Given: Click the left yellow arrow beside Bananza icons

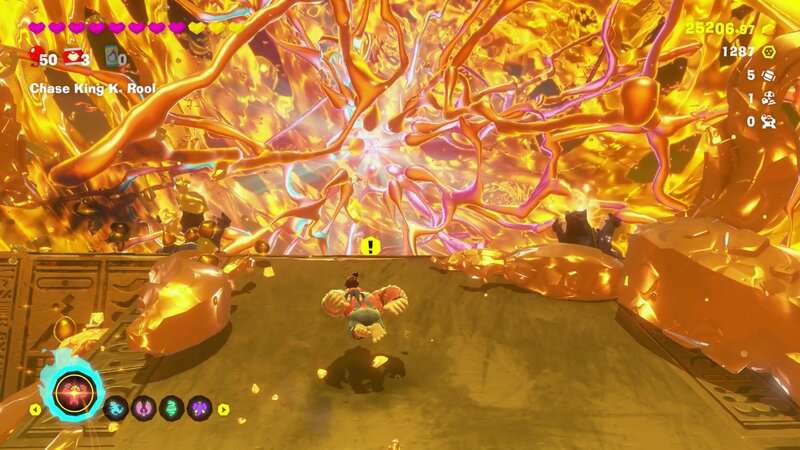Looking at the screenshot, I should coord(36,408).
